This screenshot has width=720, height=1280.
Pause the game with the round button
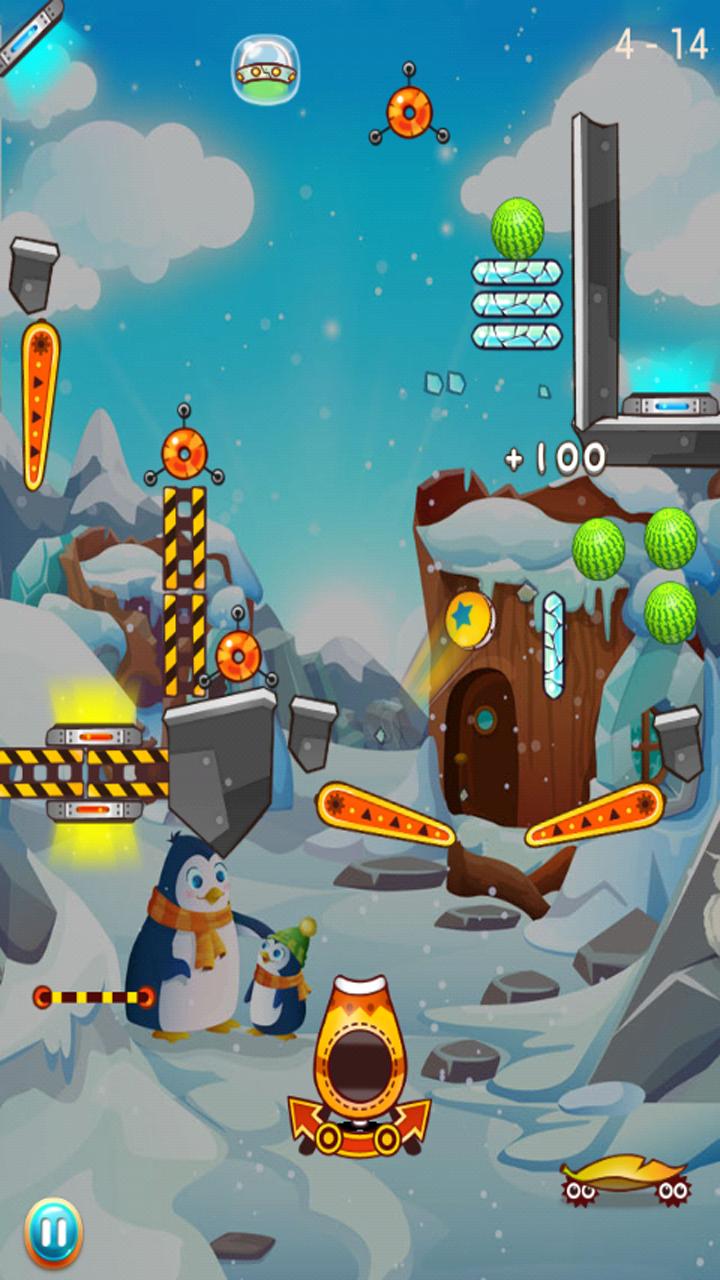53,1232
